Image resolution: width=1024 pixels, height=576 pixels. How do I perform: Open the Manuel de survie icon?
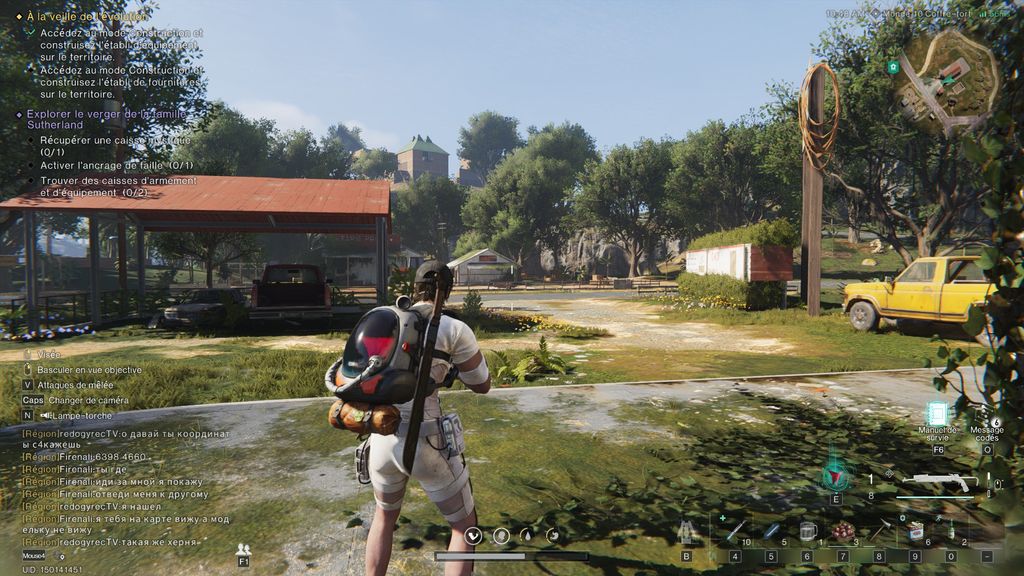point(937,415)
